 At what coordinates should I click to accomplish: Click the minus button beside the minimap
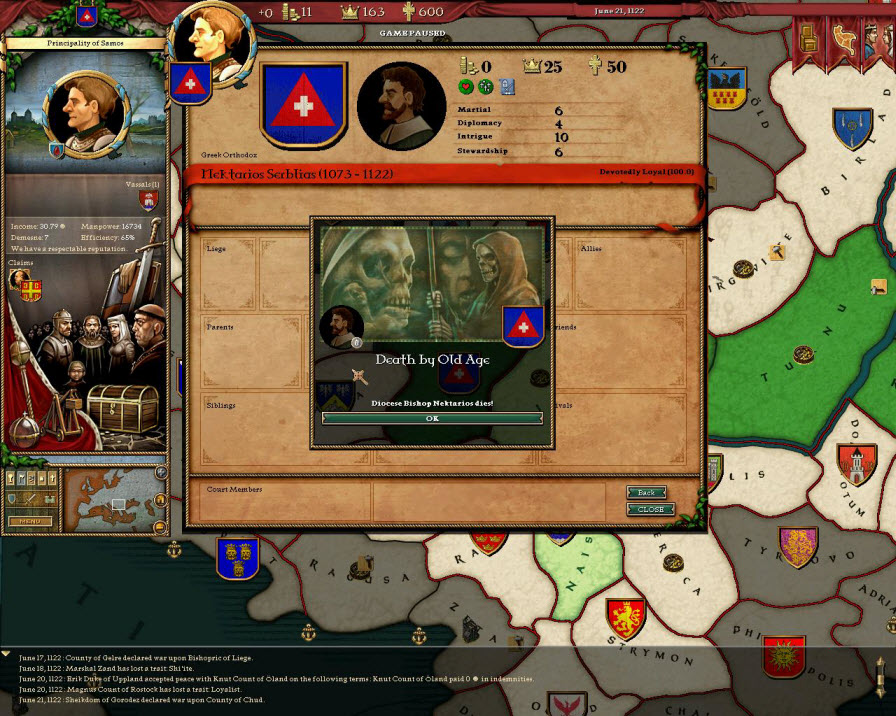pos(160,526)
